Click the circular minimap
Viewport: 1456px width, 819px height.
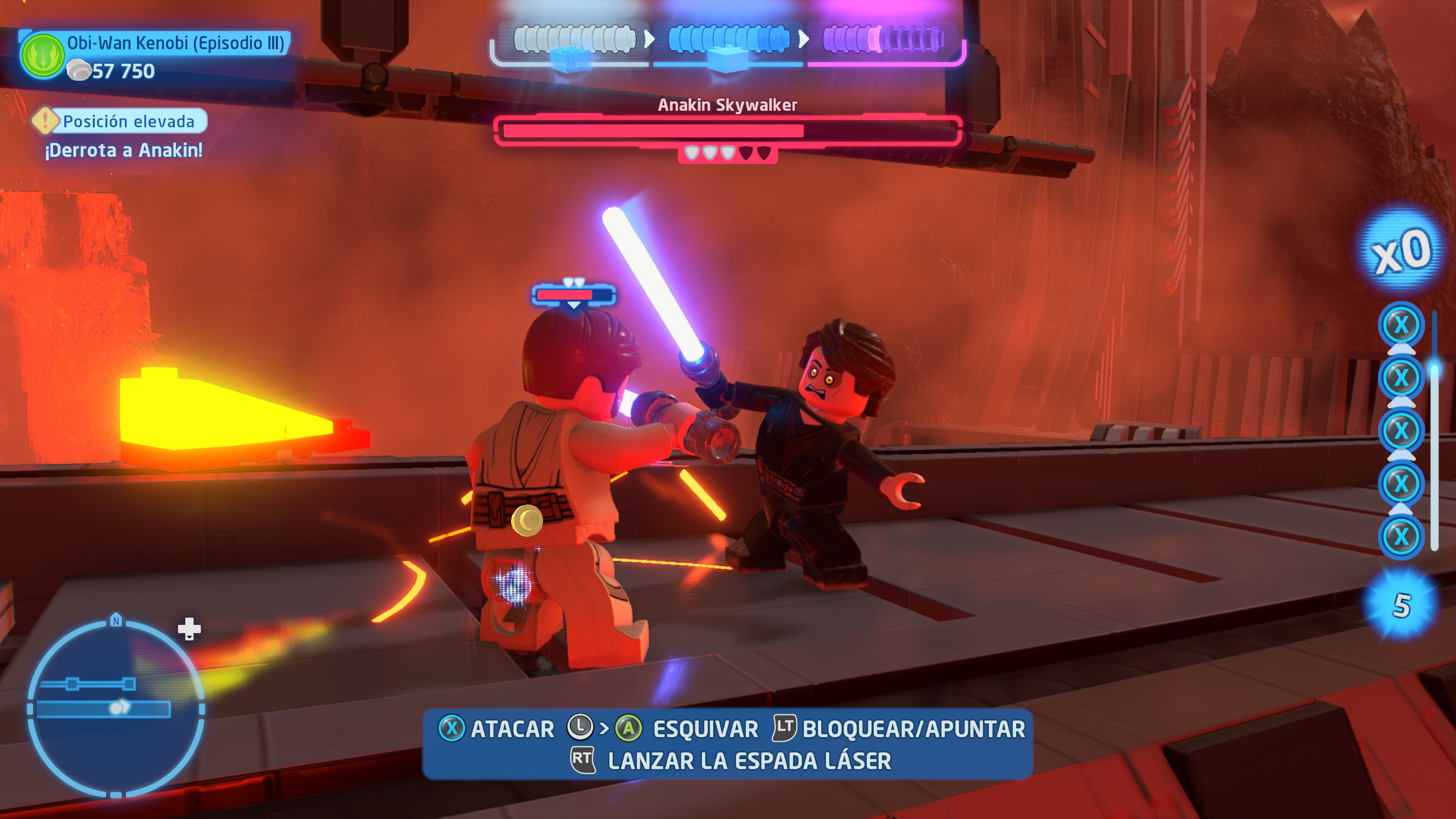pyautogui.click(x=116, y=708)
